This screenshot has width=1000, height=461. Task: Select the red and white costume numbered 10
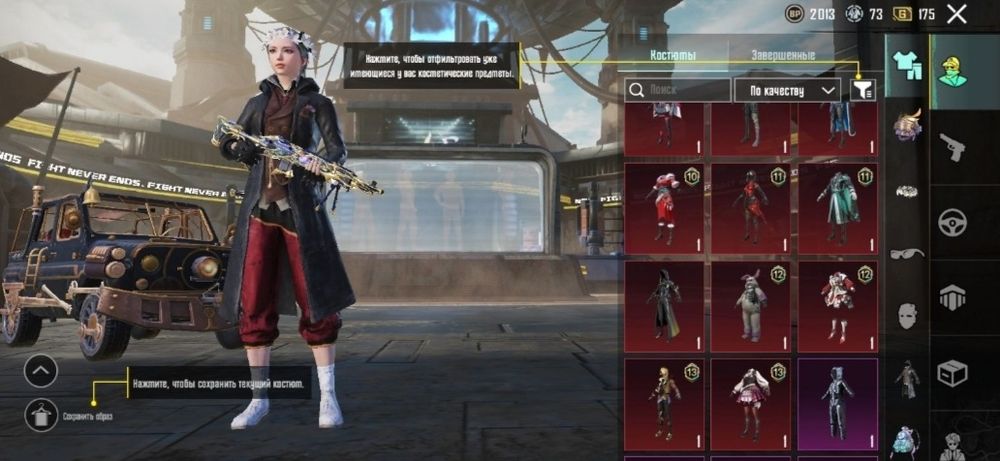[x=663, y=208]
